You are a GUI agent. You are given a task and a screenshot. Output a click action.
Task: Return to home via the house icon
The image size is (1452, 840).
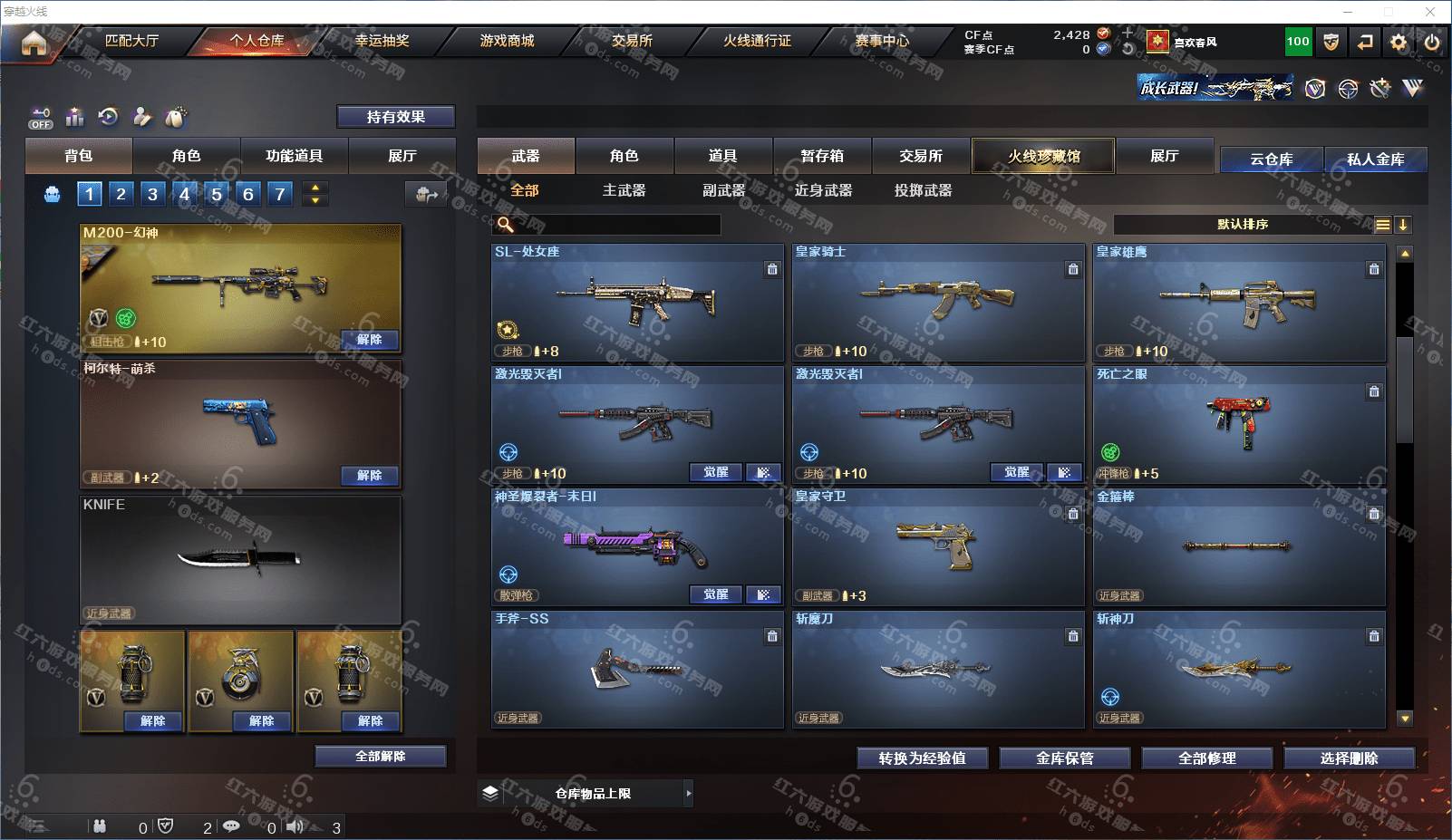tap(34, 43)
